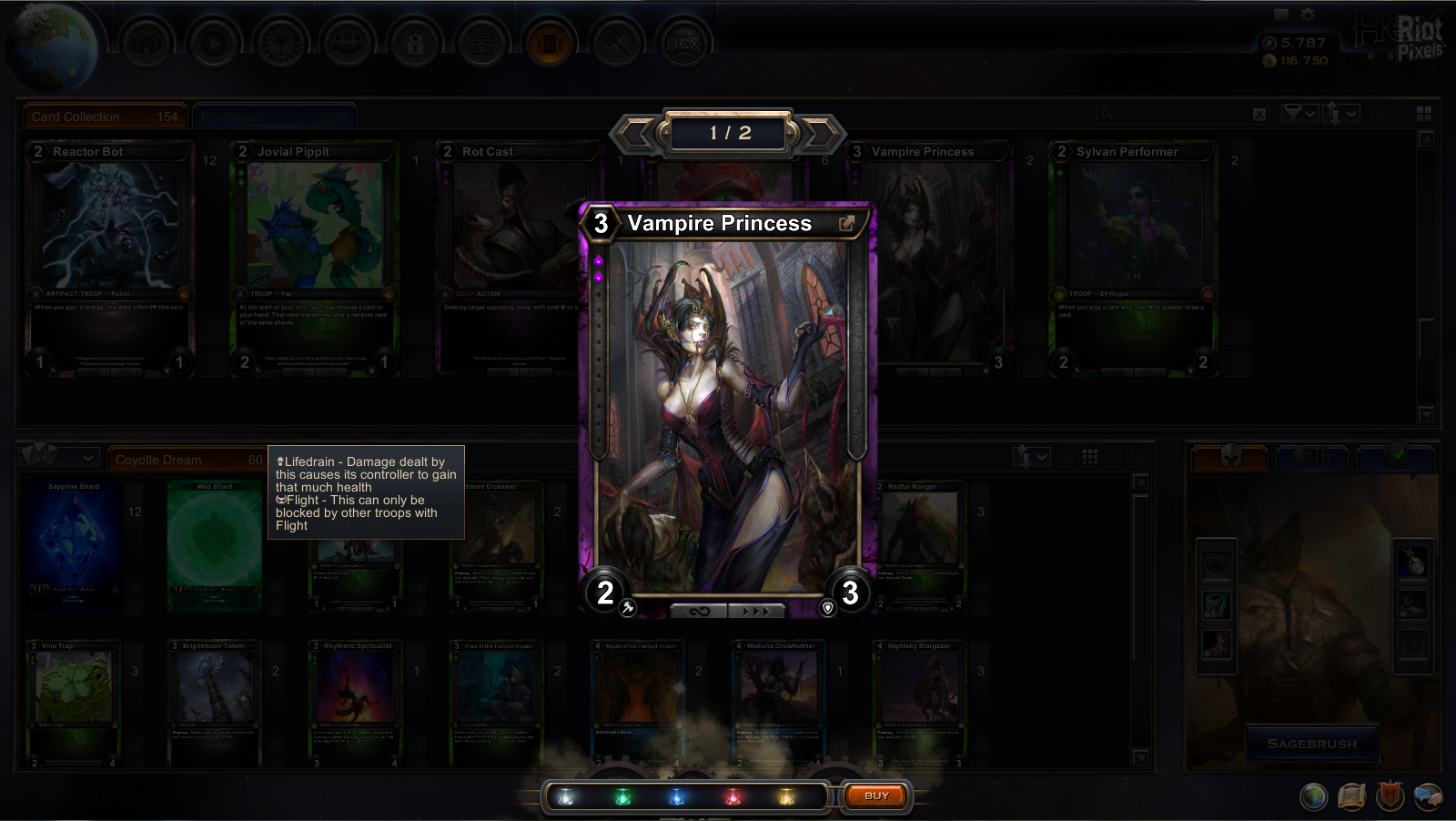The image size is (1456, 821).
Task: Open the auction house gavel icon
Action: point(618,44)
